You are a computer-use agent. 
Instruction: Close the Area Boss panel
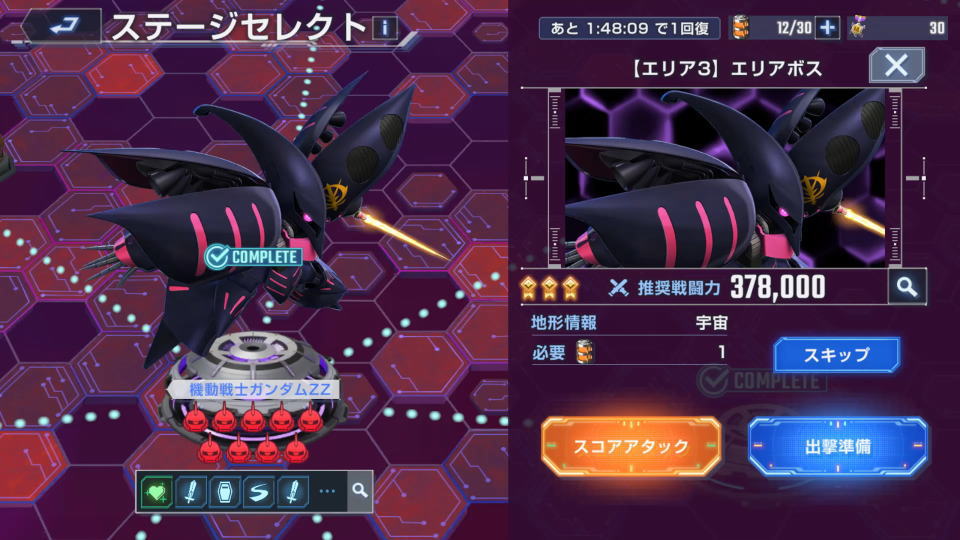pyautogui.click(x=896, y=66)
